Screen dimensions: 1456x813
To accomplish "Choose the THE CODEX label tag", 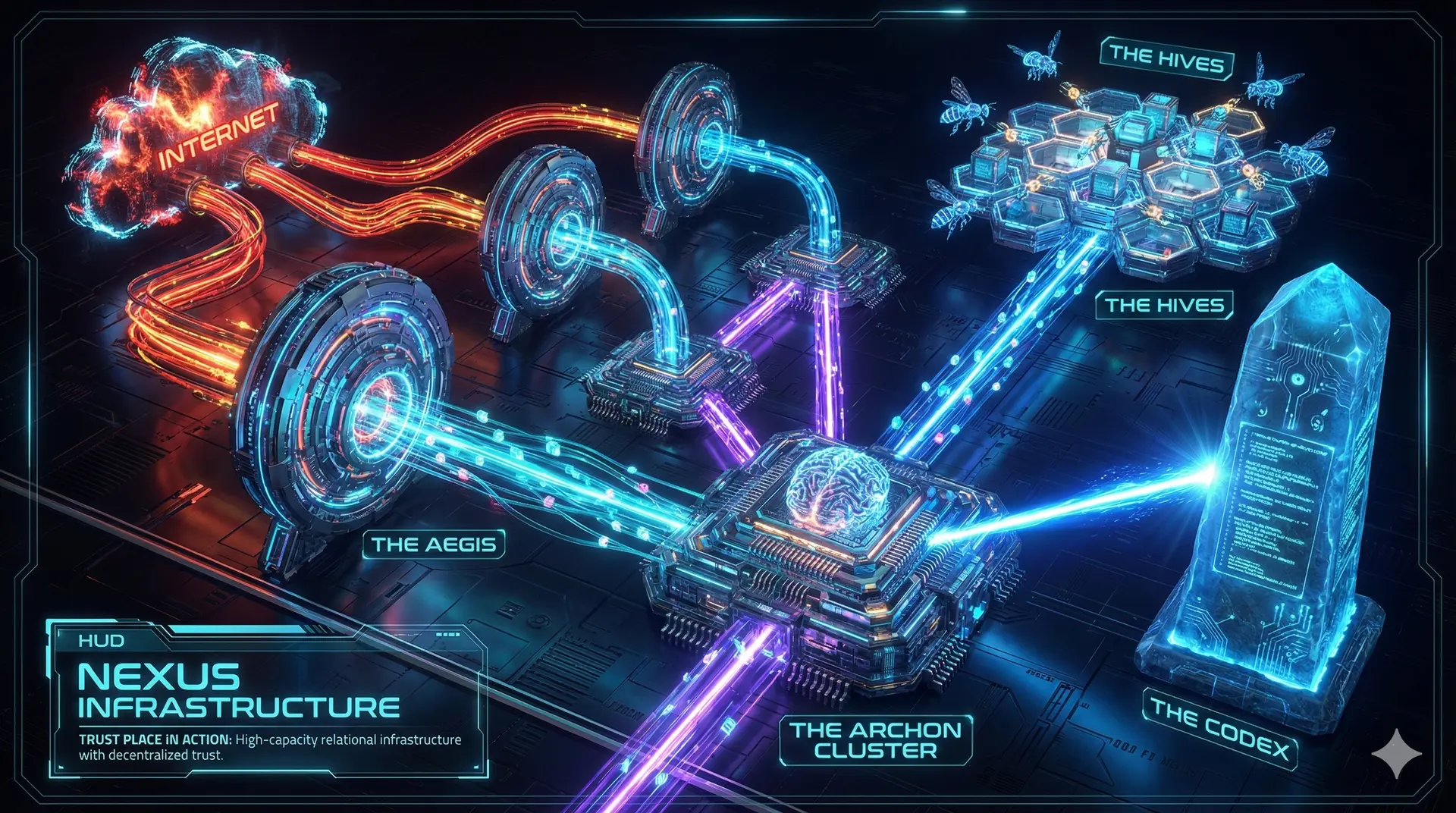I will tap(1219, 728).
